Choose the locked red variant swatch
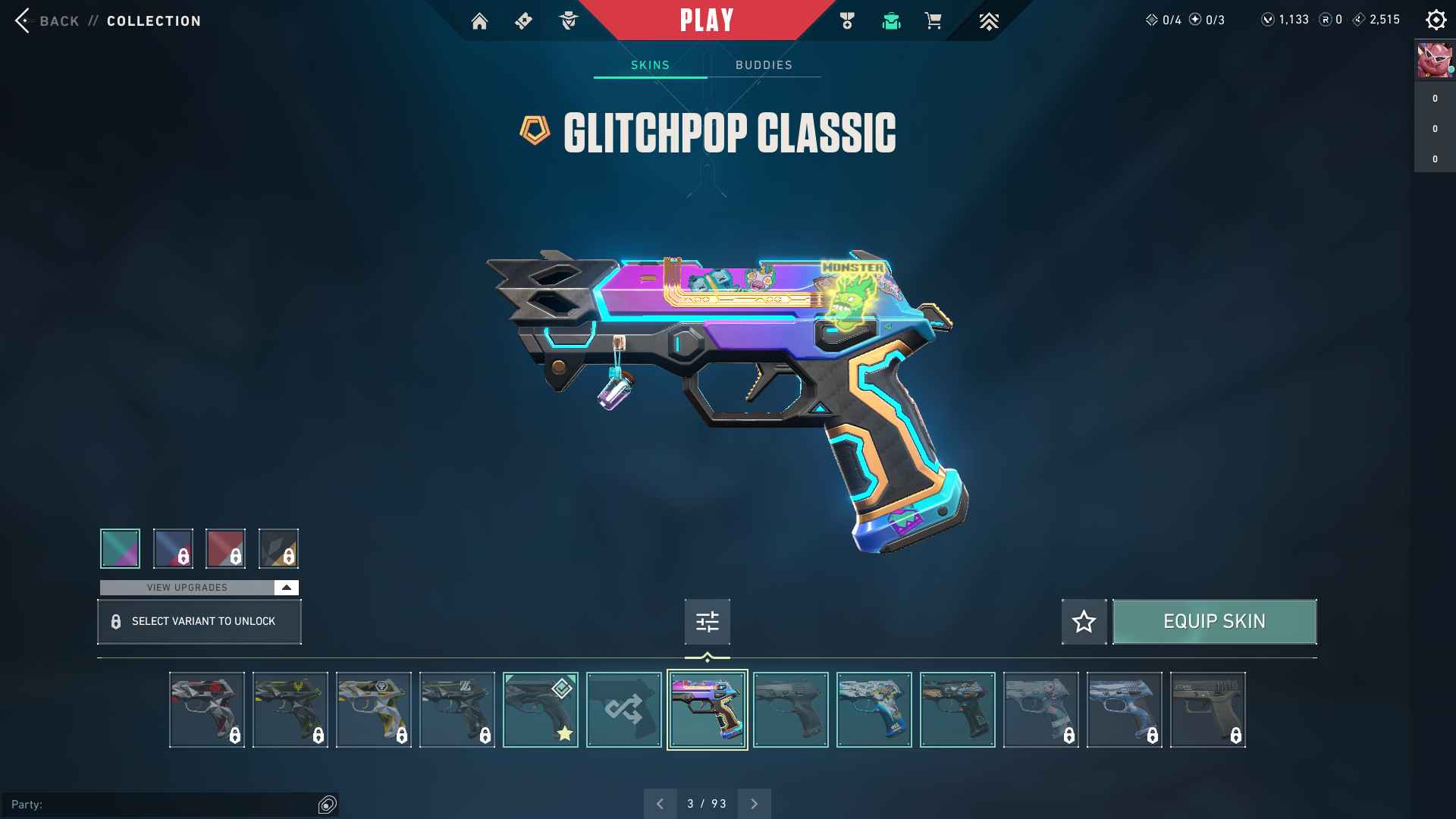Image resolution: width=1456 pixels, height=819 pixels. click(225, 548)
